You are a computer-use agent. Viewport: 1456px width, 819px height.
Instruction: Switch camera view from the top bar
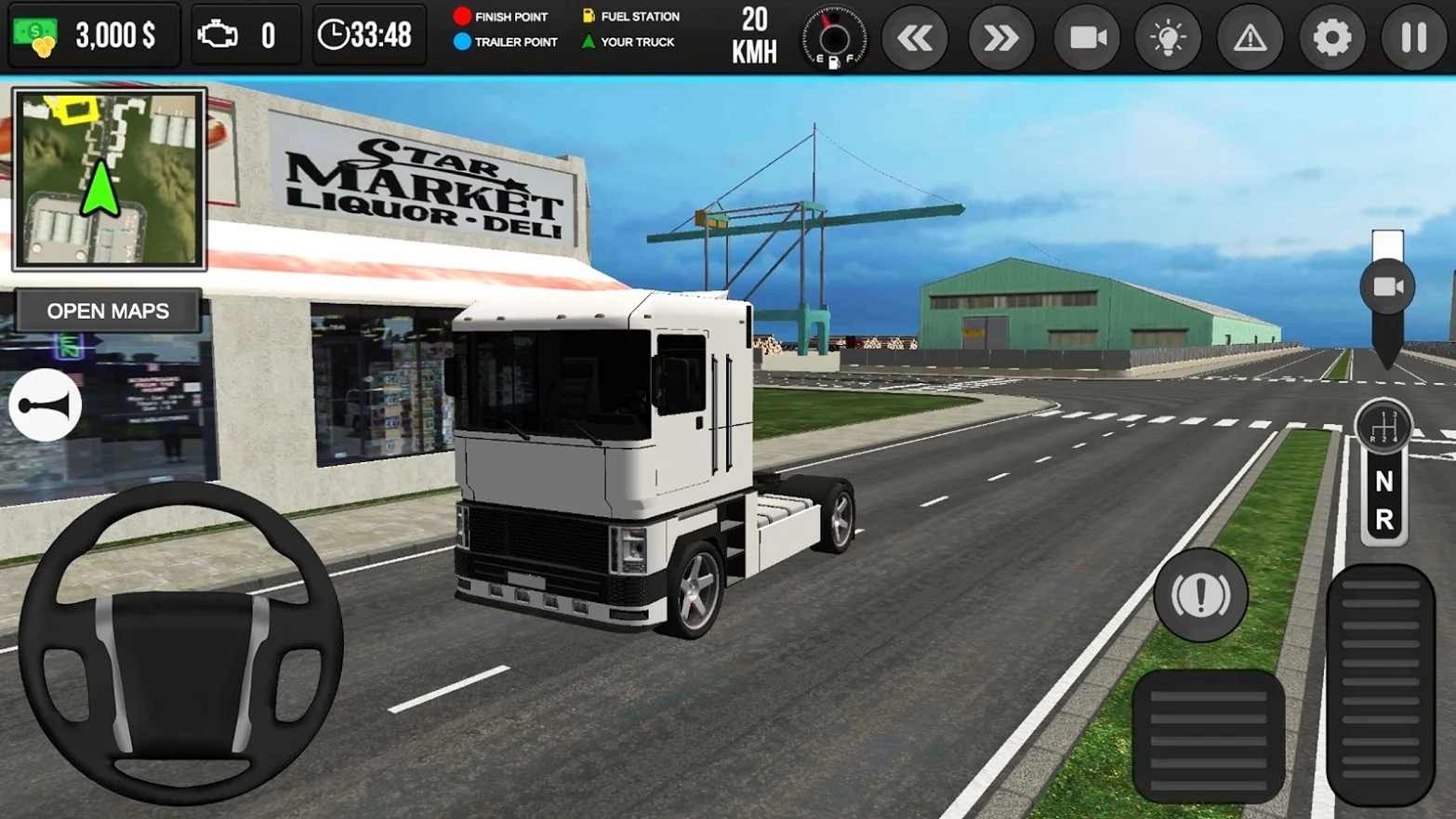click(x=1087, y=38)
